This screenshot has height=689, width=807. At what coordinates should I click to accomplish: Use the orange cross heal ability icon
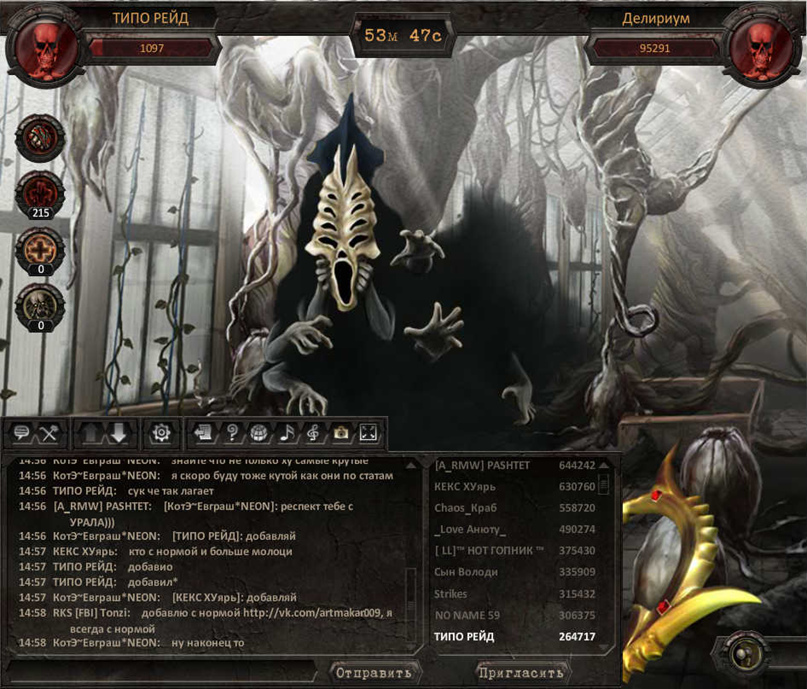(x=40, y=249)
